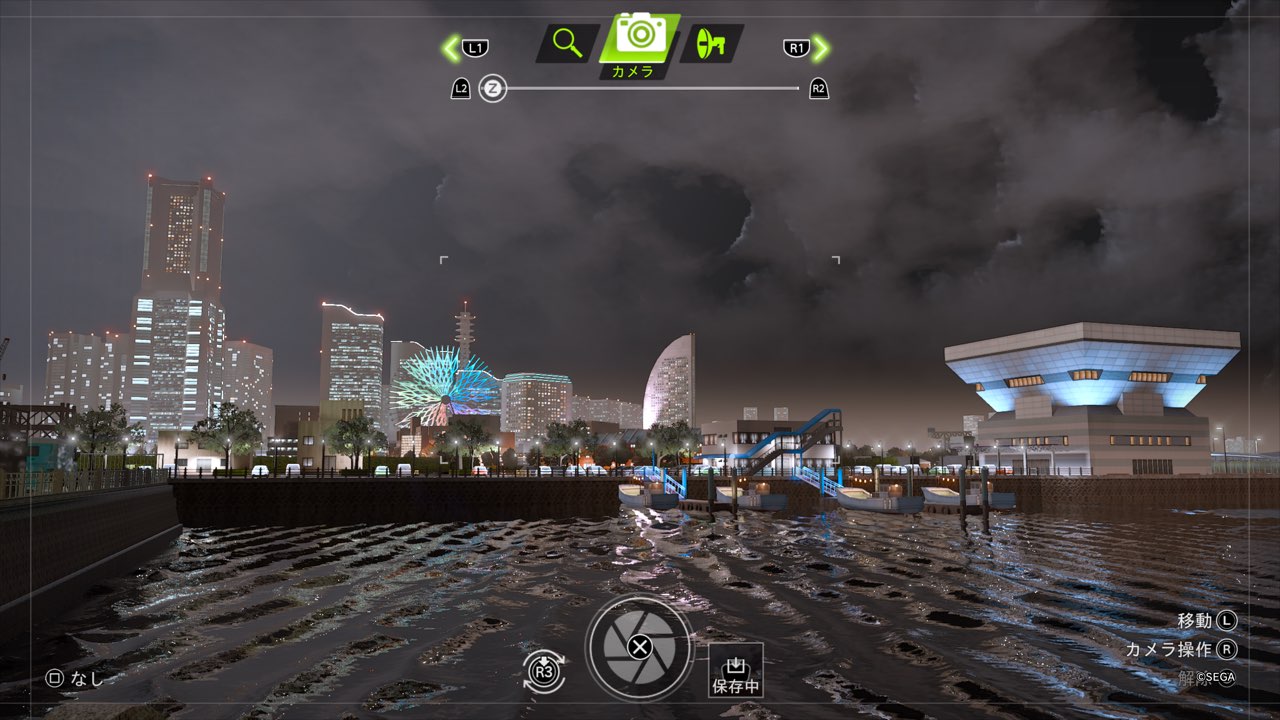Image resolution: width=1280 pixels, height=720 pixels.
Task: Open the dish-shaped icon tab
Action: pos(710,44)
